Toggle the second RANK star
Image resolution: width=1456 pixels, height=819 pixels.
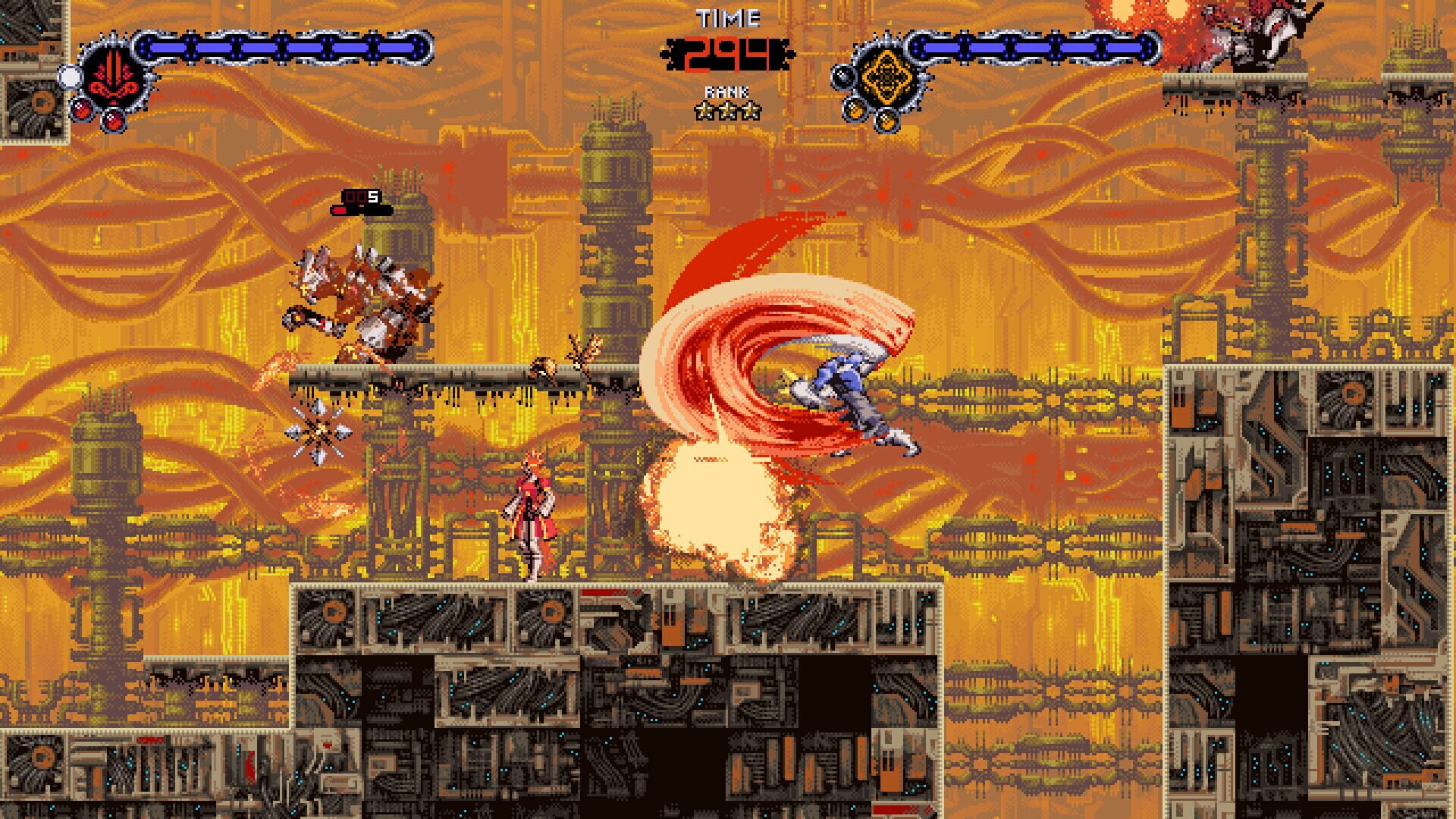click(728, 111)
